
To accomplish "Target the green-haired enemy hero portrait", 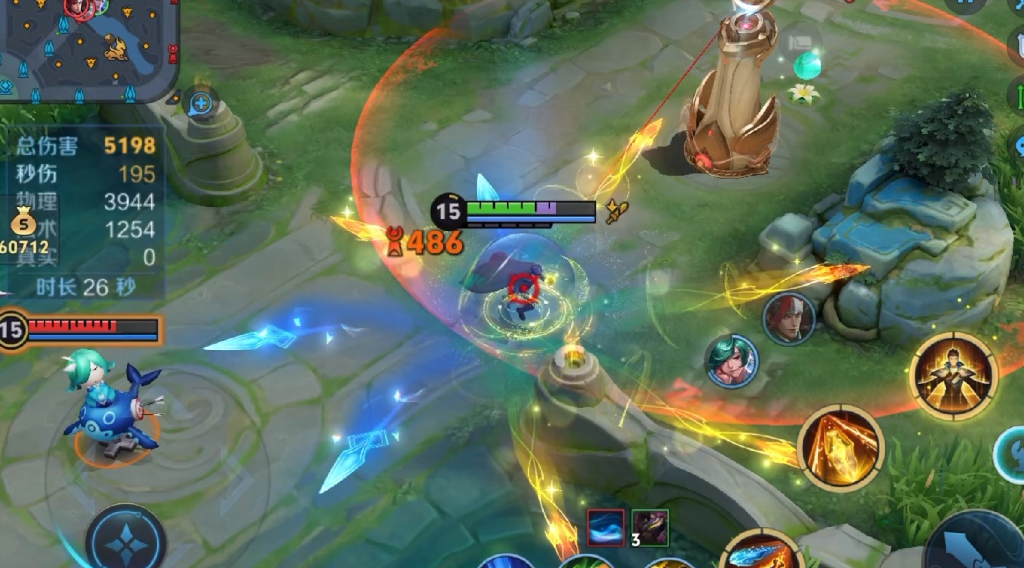I will (732, 360).
